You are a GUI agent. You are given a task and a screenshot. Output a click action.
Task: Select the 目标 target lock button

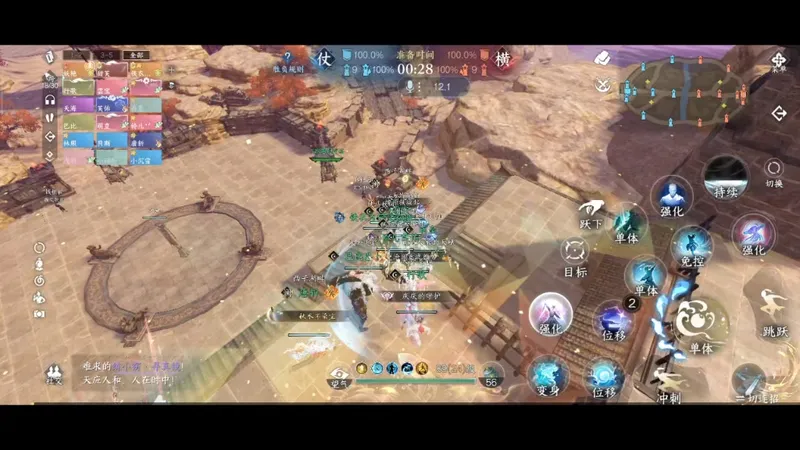click(574, 255)
